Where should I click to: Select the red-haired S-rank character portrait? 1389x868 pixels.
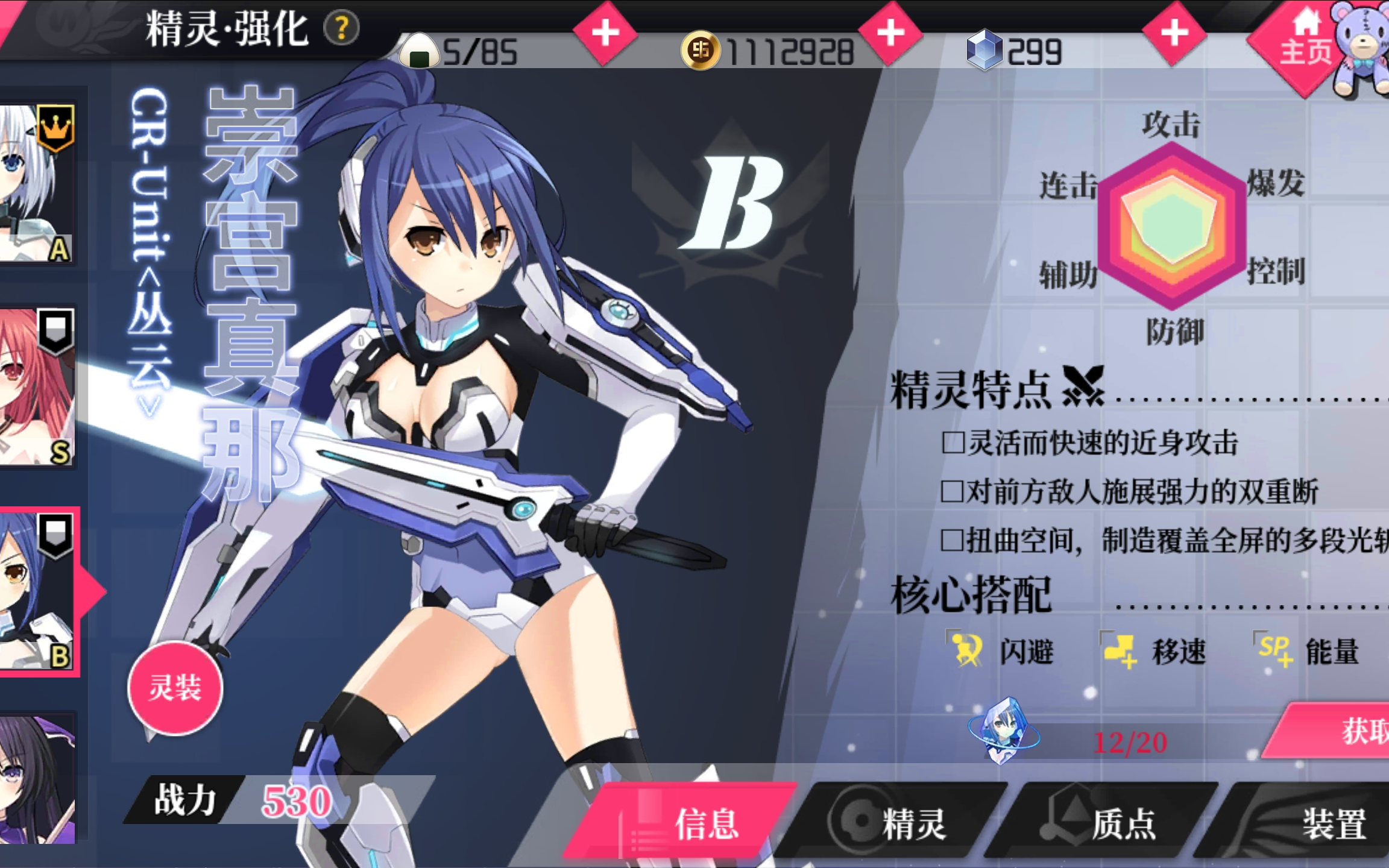tap(37, 387)
